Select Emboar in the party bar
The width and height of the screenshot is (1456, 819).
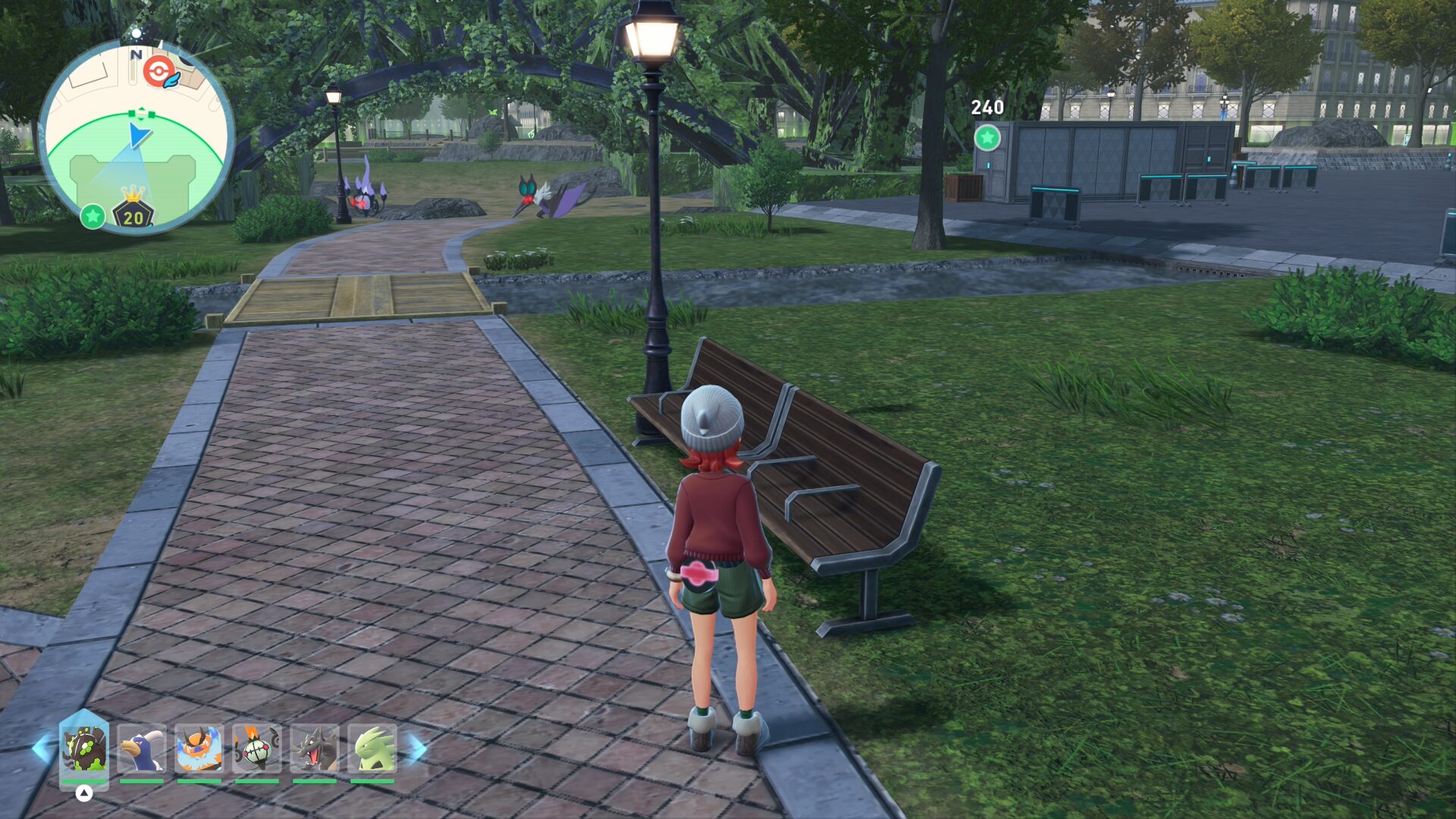(x=199, y=748)
